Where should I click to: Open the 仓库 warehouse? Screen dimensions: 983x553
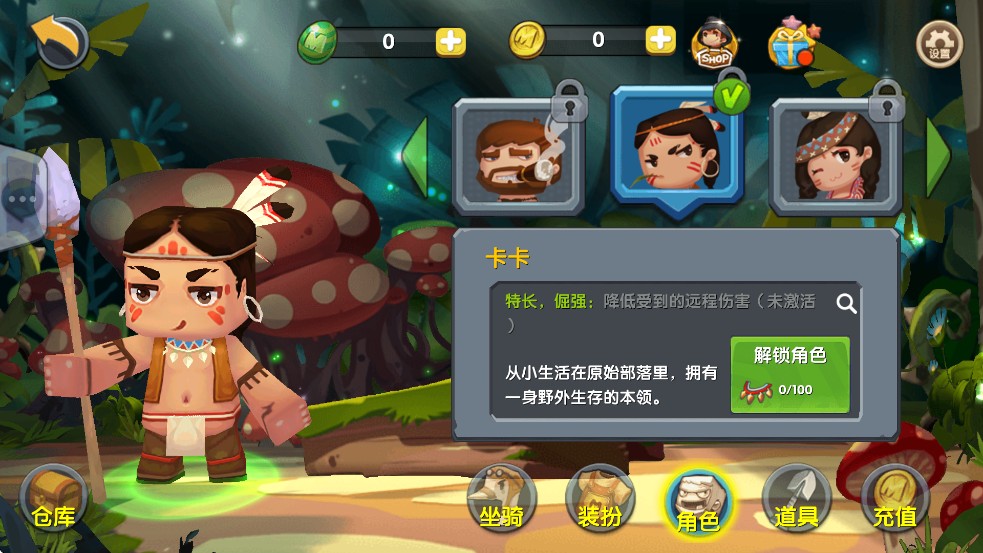(54, 502)
